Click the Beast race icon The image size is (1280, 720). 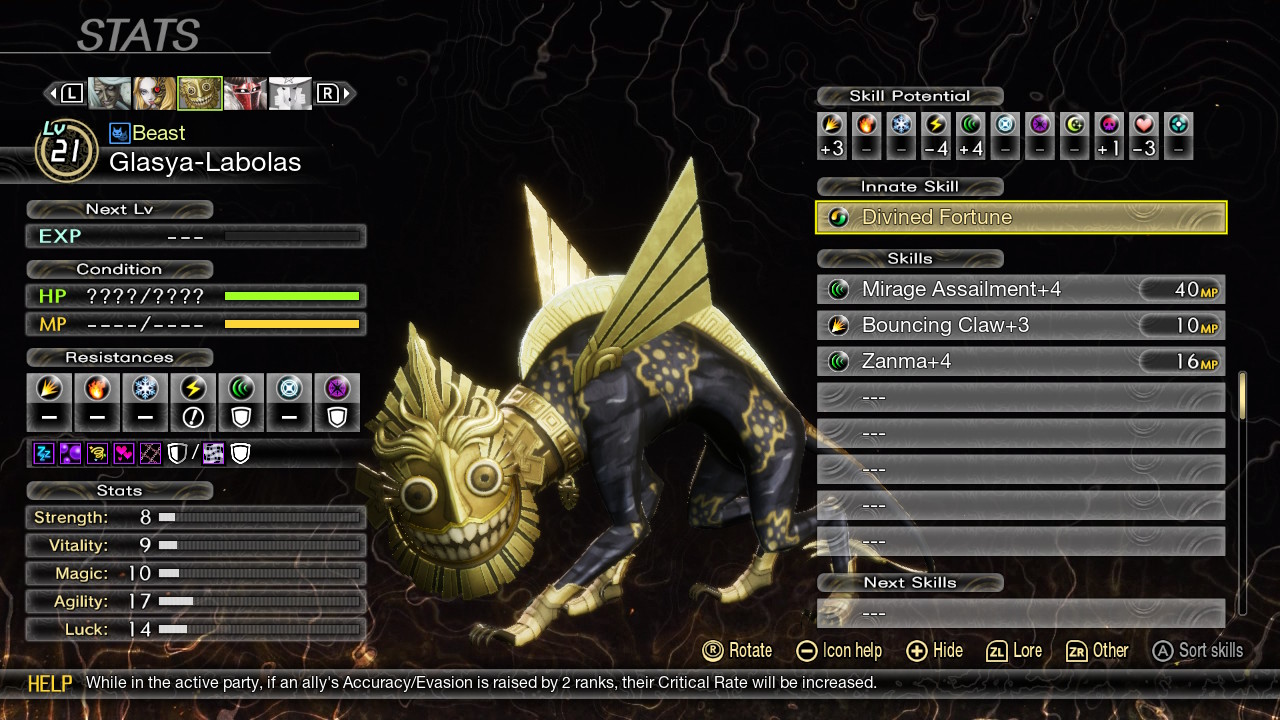pyautogui.click(x=120, y=133)
